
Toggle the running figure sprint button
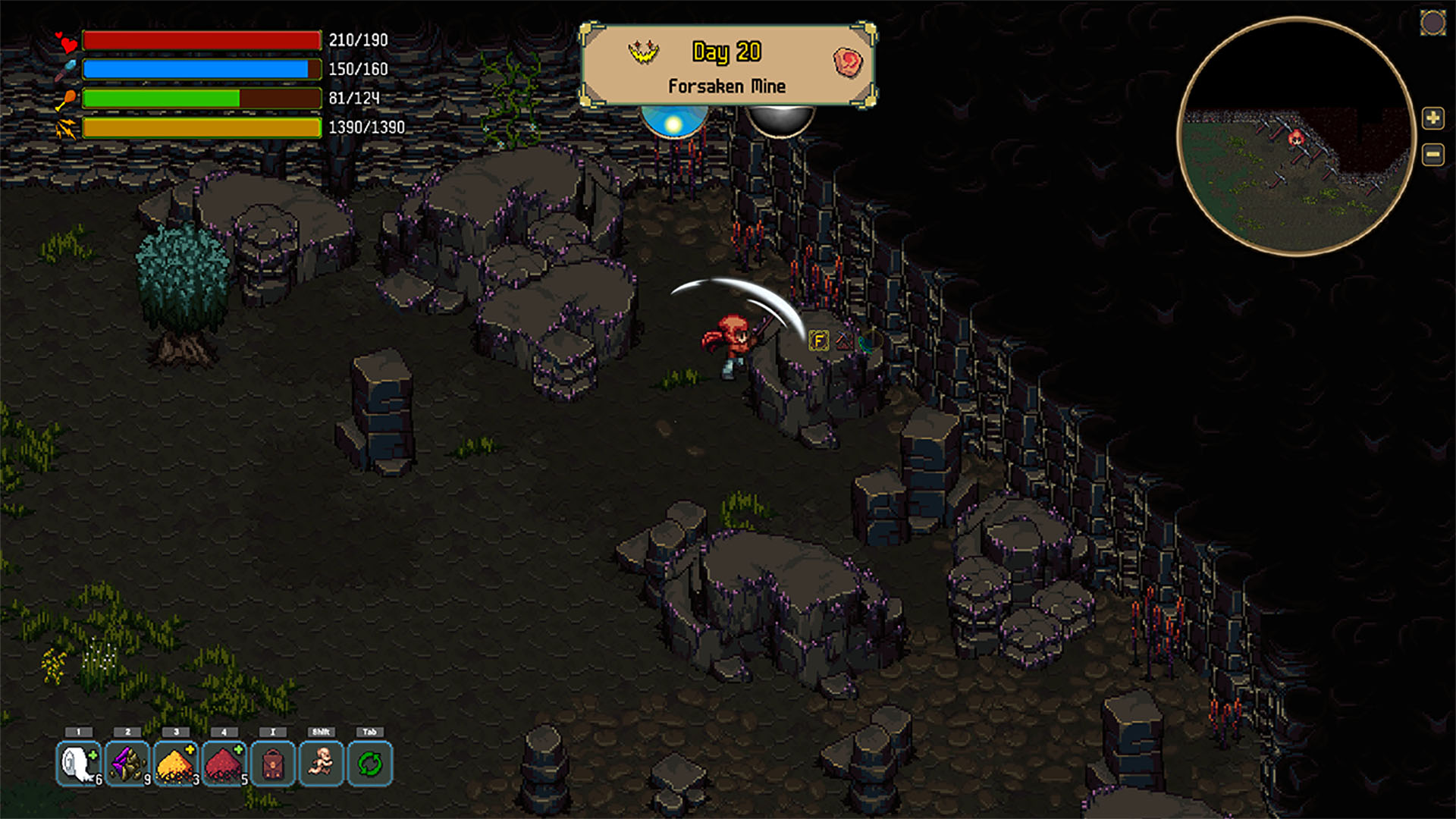pos(322,764)
